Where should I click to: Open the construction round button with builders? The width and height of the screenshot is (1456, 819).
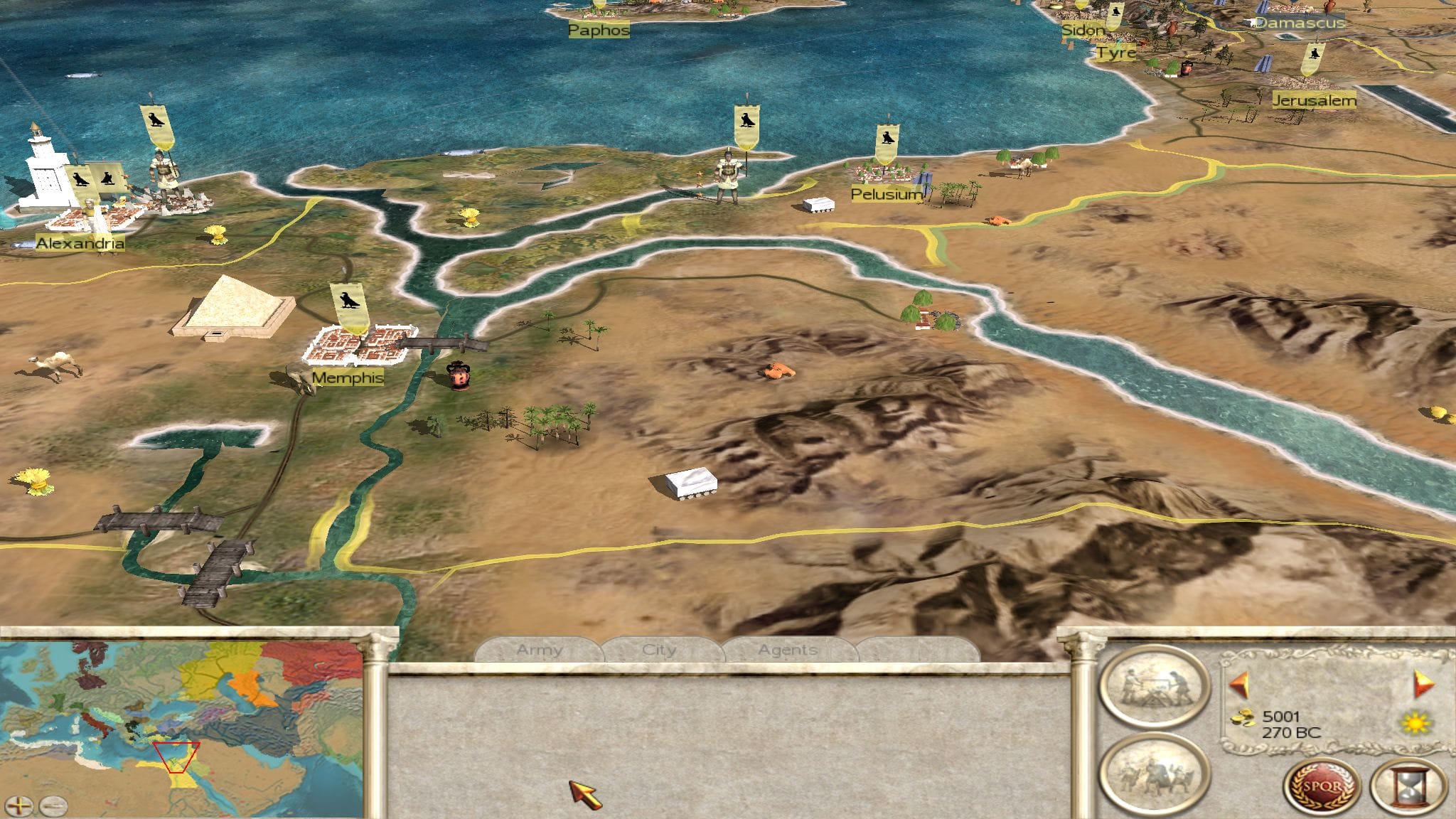click(1154, 687)
